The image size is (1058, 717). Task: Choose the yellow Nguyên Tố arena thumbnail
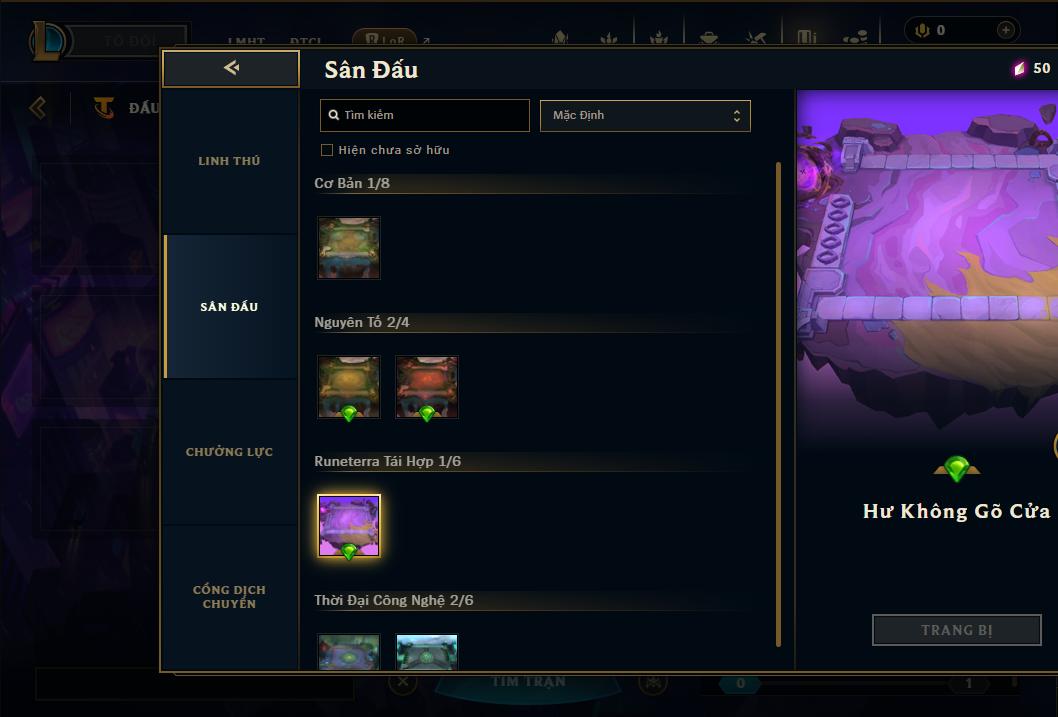click(349, 386)
